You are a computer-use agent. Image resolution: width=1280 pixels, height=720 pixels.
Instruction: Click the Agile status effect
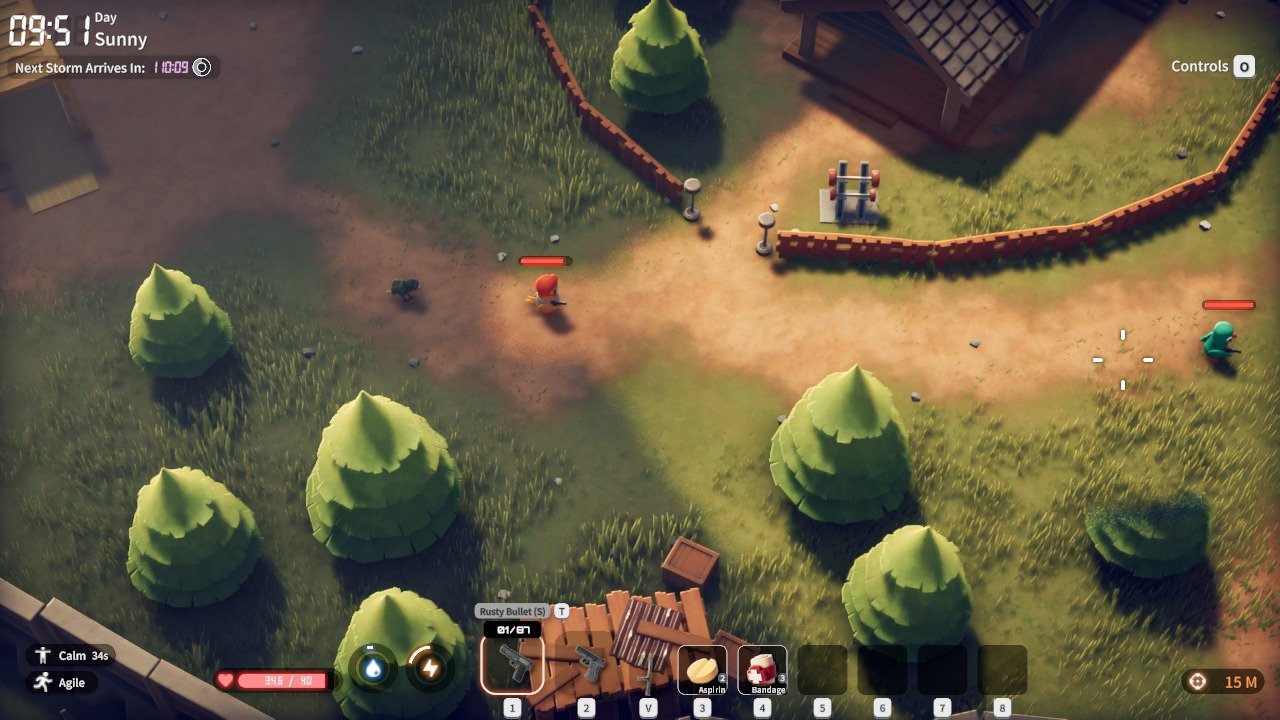click(x=62, y=683)
